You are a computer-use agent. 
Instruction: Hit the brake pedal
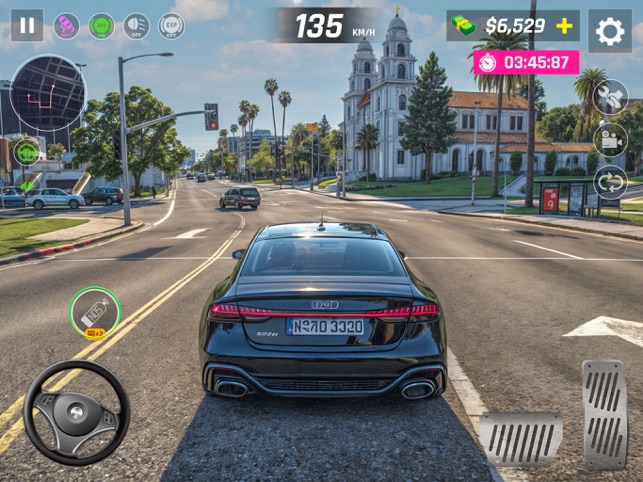coord(520,438)
